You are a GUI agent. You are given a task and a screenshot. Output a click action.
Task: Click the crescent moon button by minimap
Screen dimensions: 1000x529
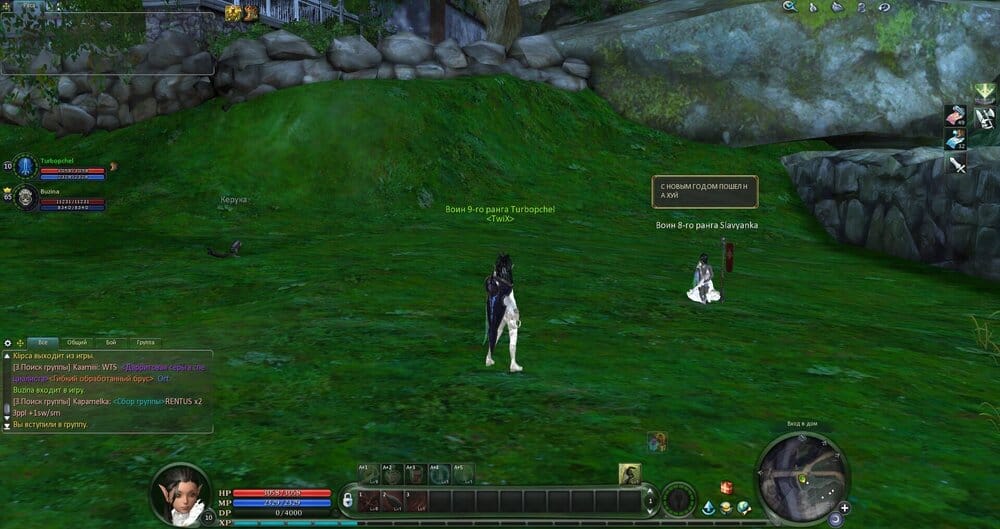(834, 519)
